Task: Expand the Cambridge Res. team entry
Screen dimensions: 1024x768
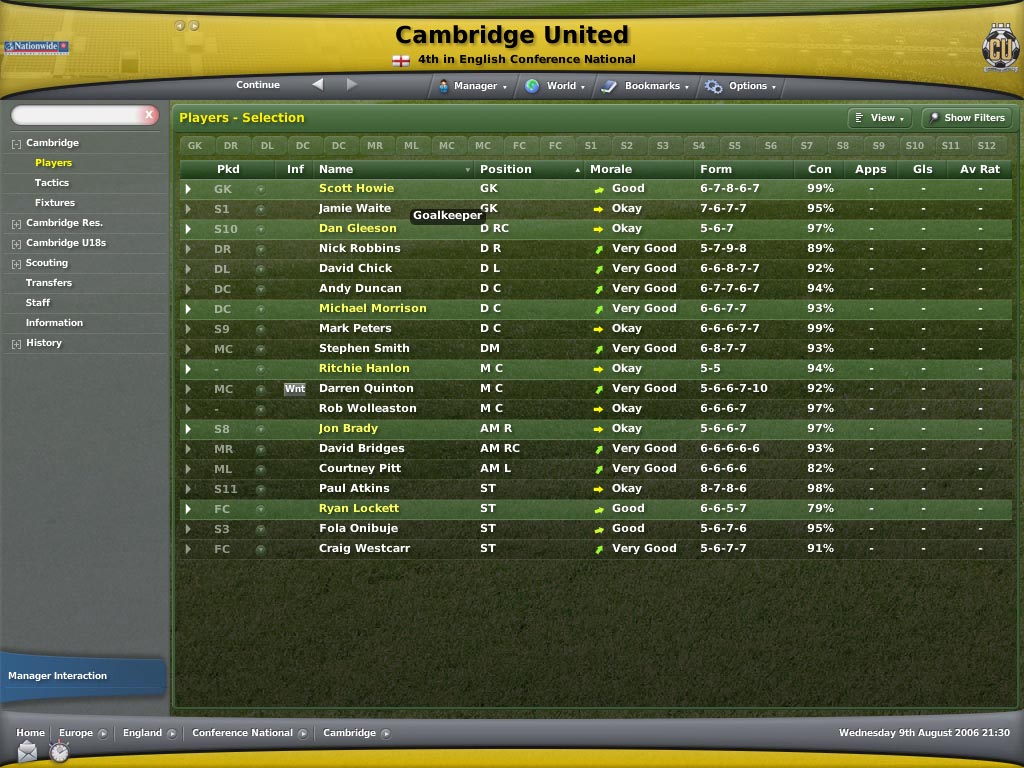Action: [16, 224]
